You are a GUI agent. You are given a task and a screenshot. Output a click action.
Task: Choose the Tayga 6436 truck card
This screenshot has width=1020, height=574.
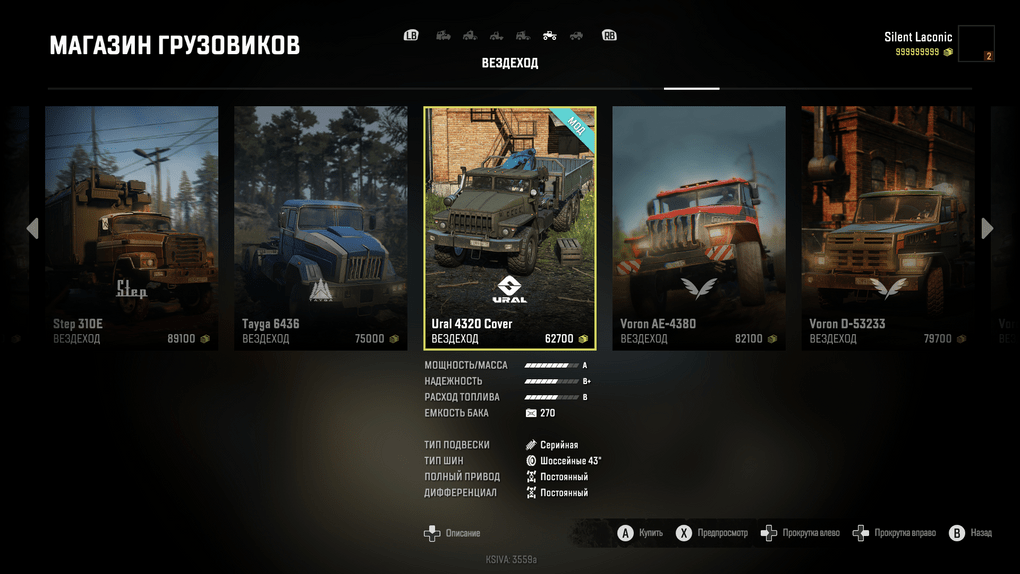coord(321,227)
